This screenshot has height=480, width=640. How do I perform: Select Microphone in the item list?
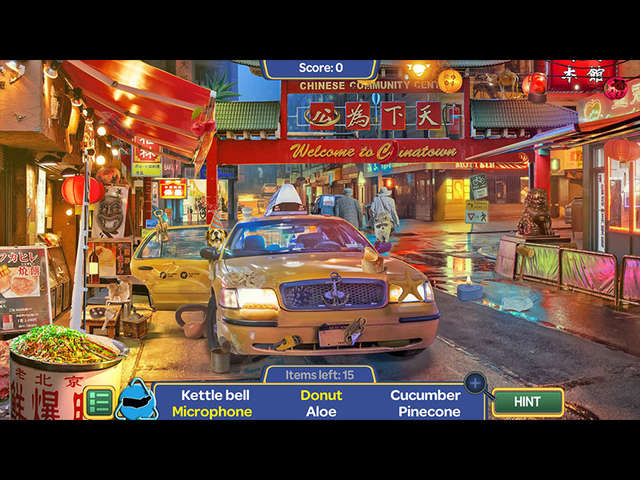[212, 412]
